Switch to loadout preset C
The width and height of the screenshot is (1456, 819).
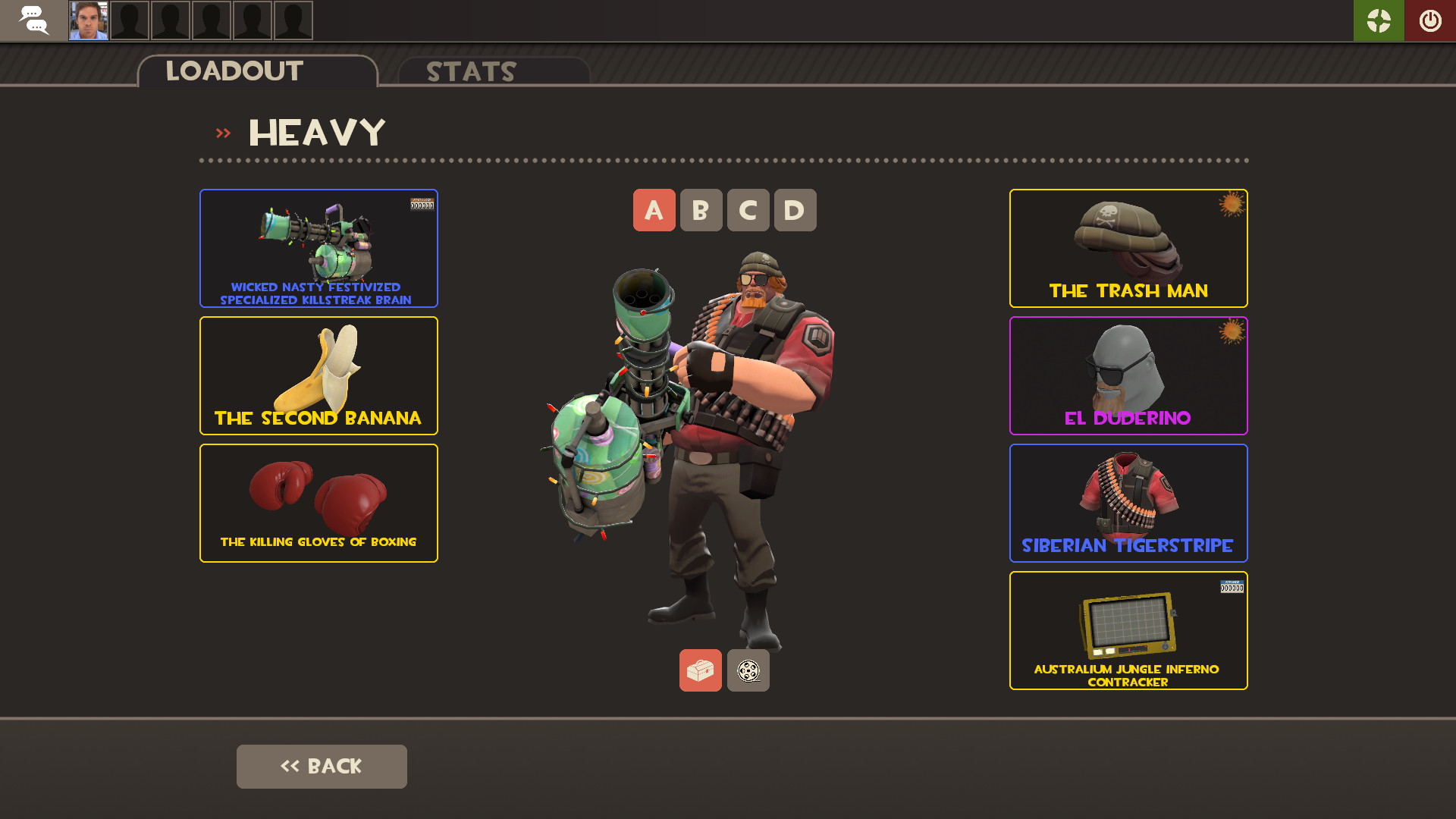[x=748, y=210]
